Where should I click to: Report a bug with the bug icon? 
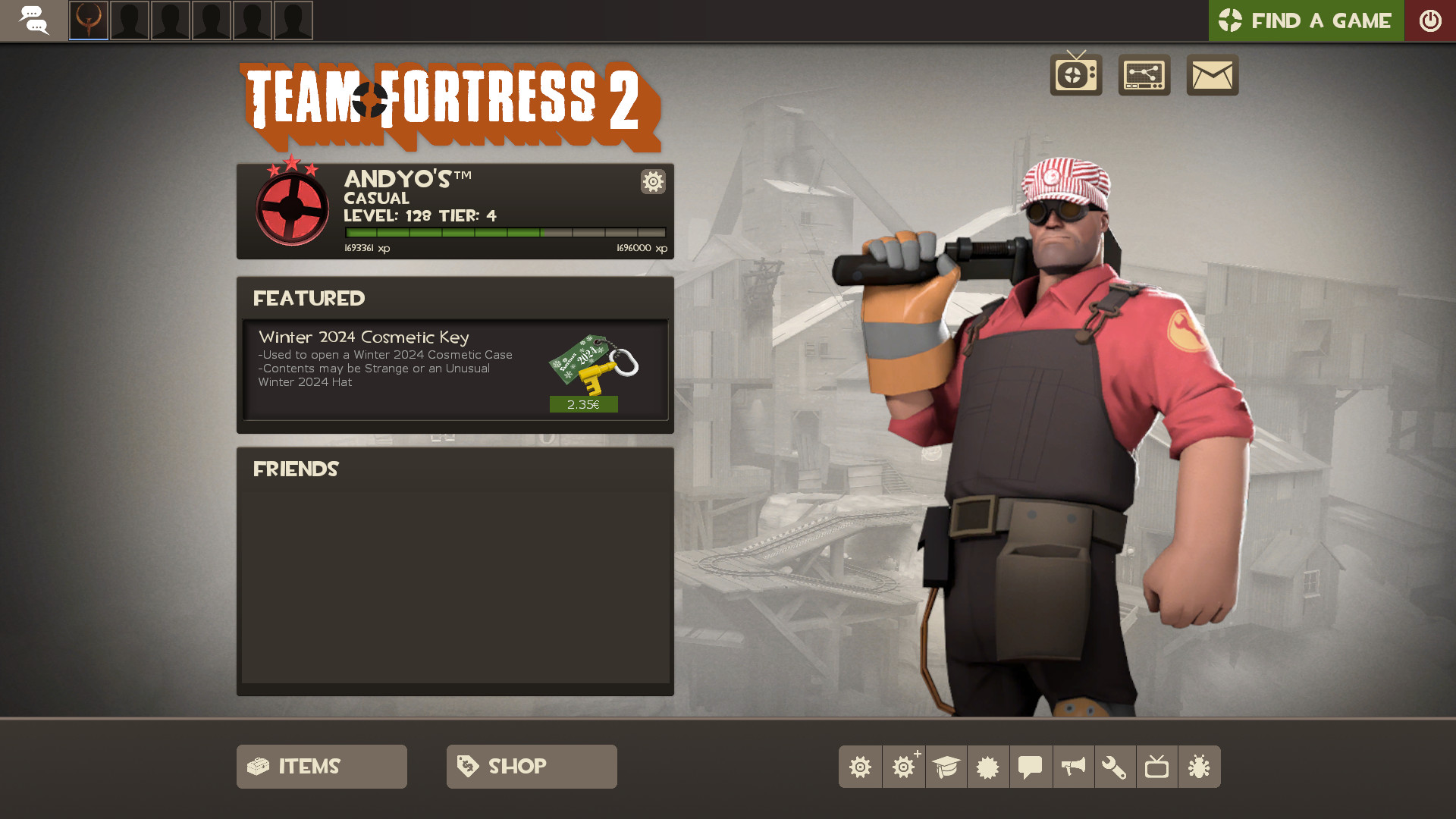tap(1200, 767)
